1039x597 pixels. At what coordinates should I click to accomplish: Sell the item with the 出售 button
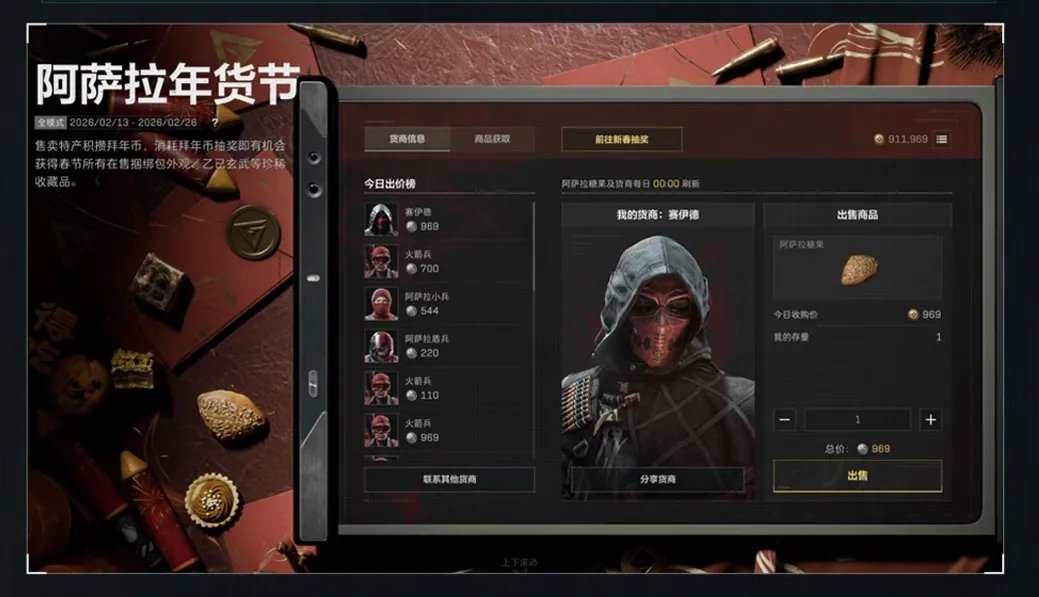tap(857, 475)
